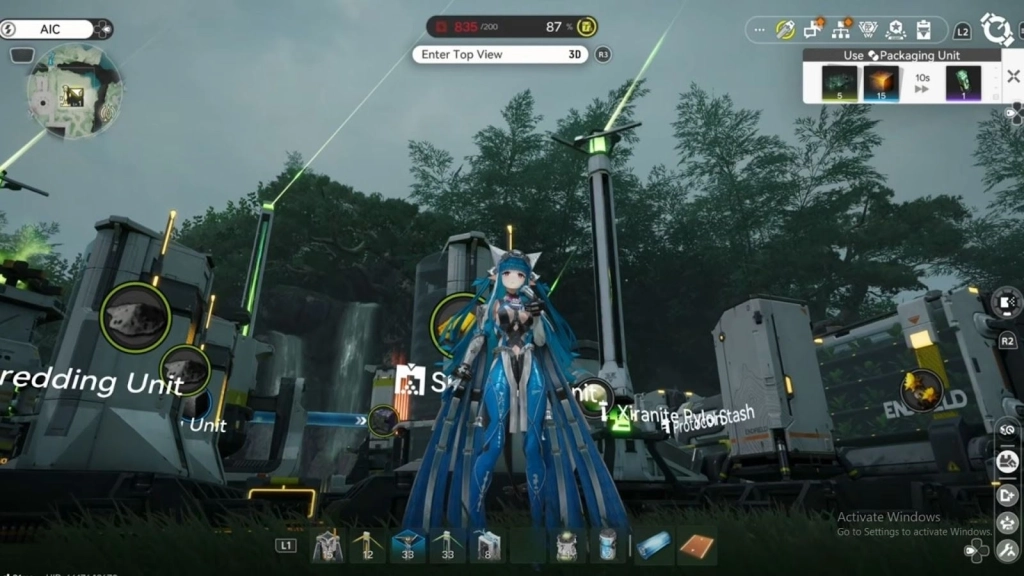The image size is (1024, 576).
Task: Open the three-dots more menu
Action: click(759, 30)
